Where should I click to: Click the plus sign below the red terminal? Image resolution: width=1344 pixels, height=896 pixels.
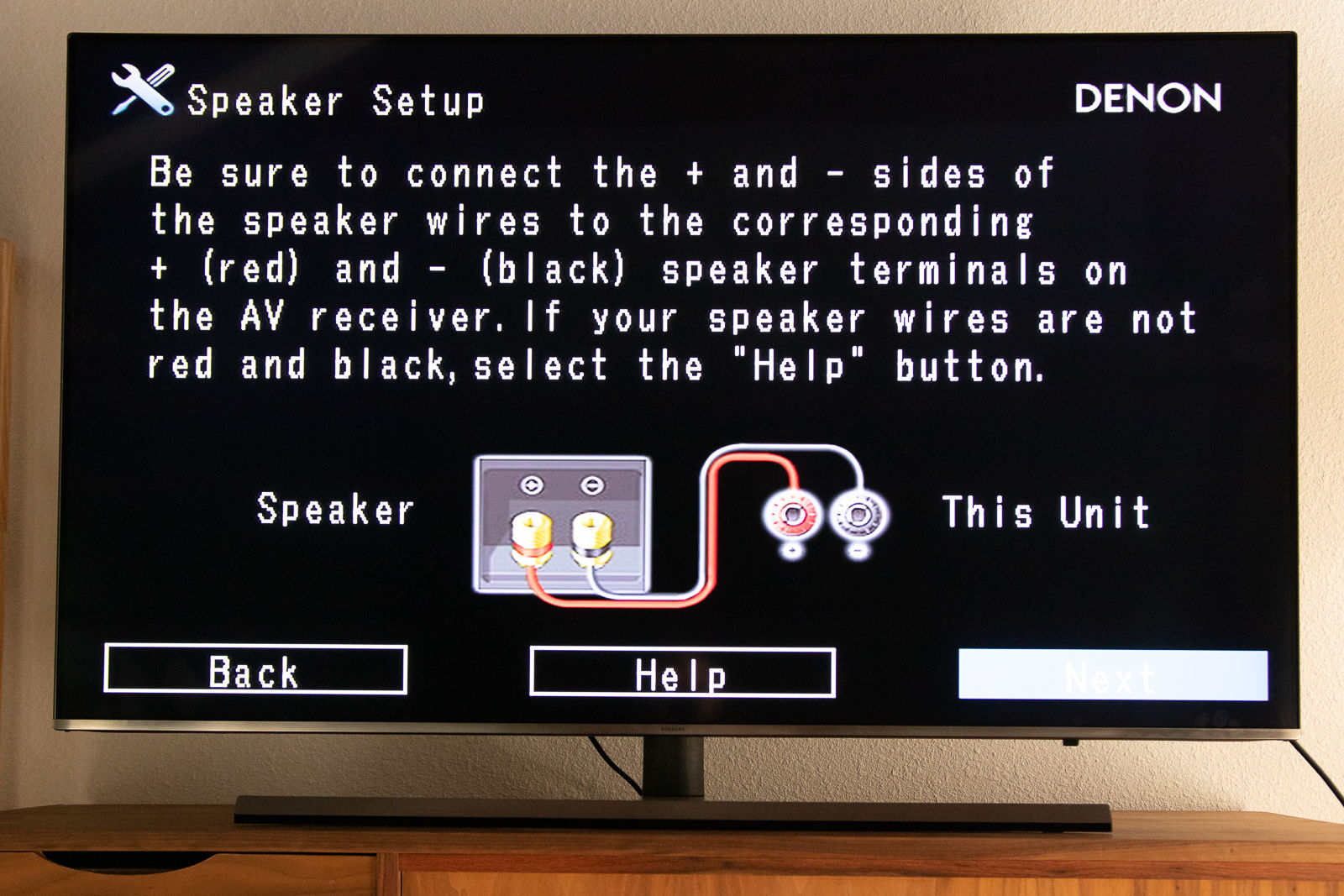point(791,550)
